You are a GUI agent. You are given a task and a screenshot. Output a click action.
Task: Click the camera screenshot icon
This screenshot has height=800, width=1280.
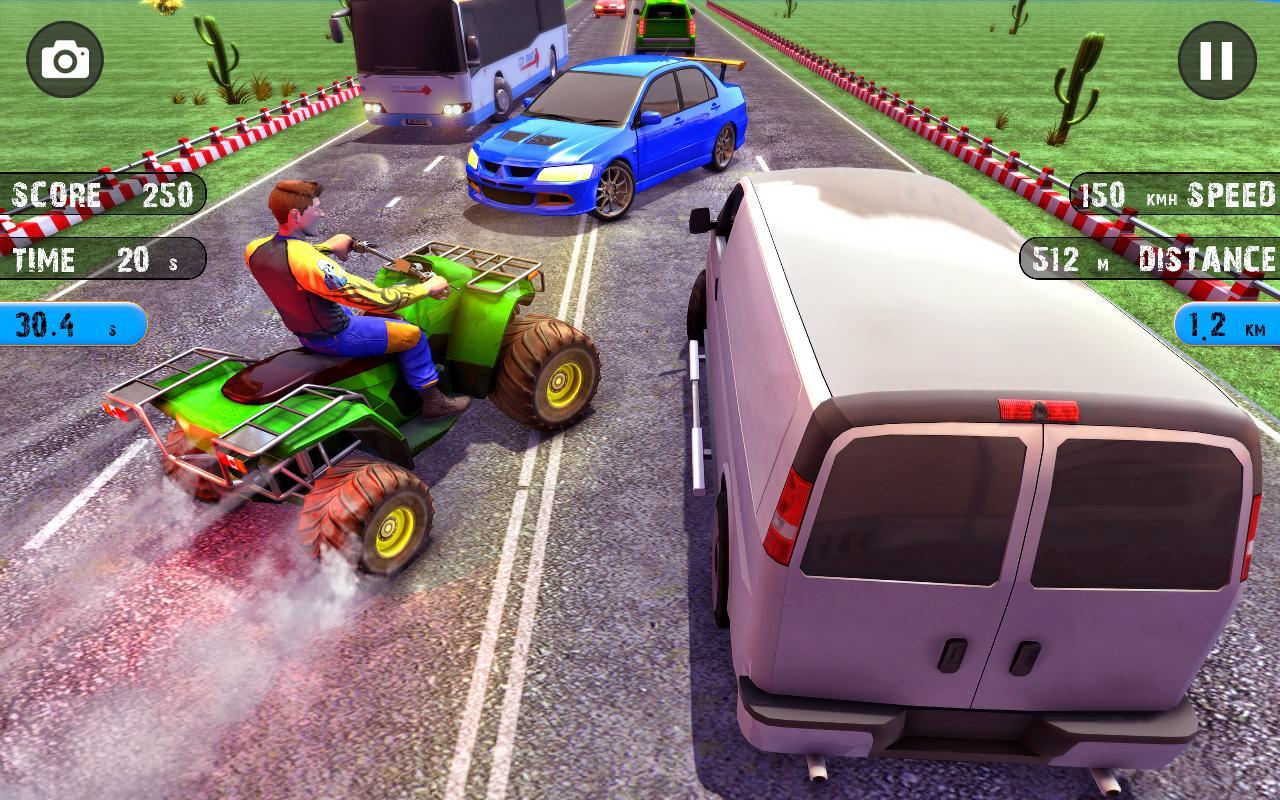[x=62, y=60]
